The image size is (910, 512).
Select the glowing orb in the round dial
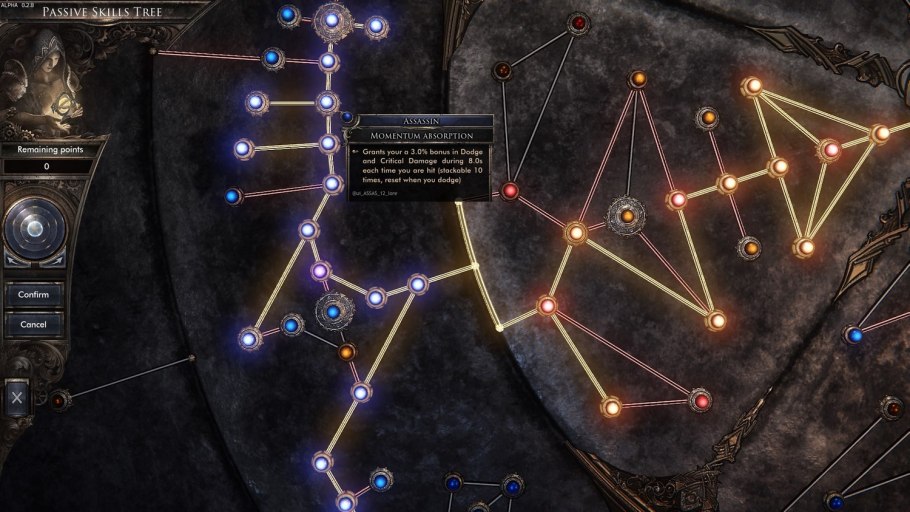pyautogui.click(x=34, y=229)
